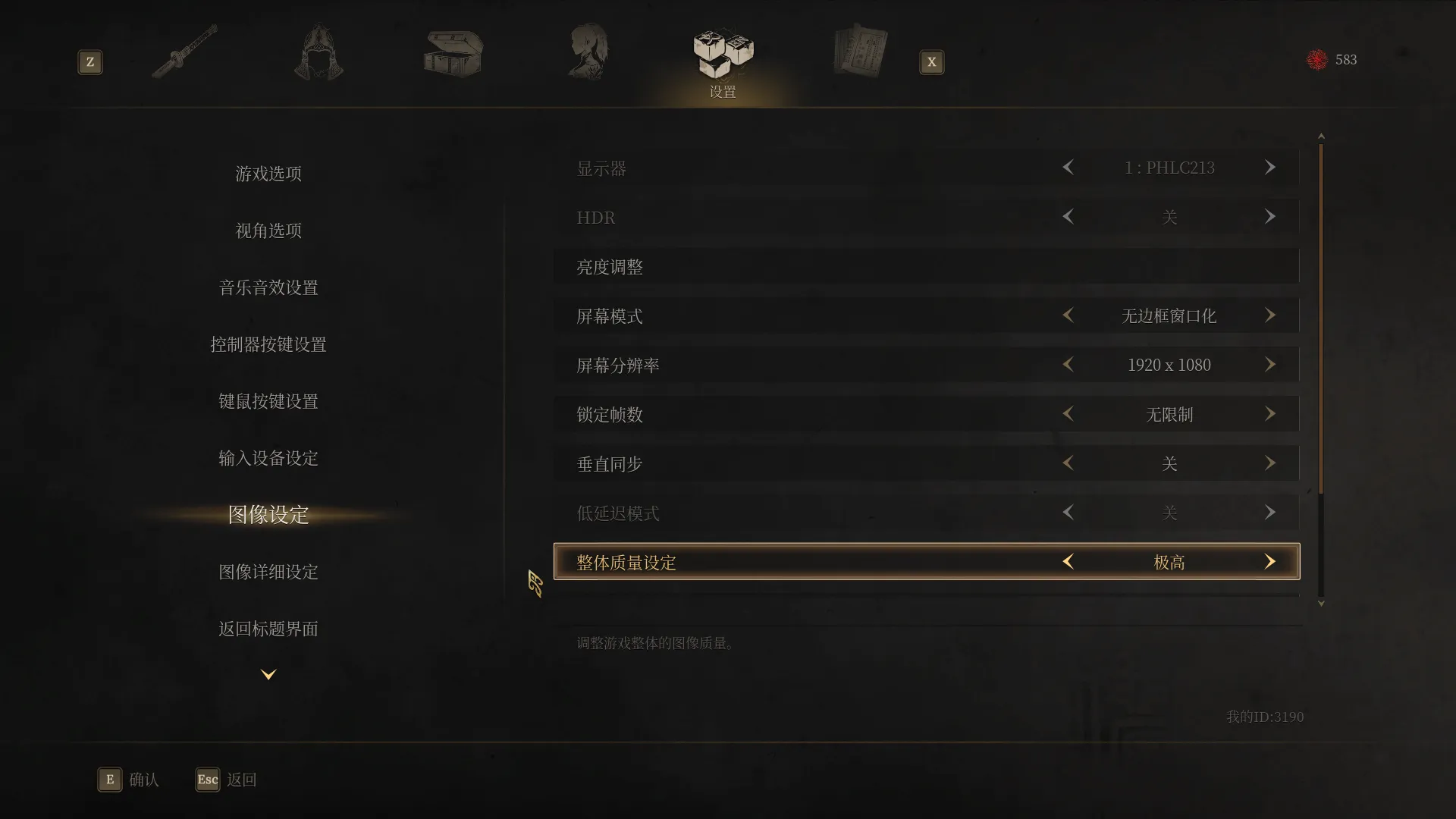Select the helmet armor icon
The height and width of the screenshot is (819, 1456).
[x=318, y=51]
